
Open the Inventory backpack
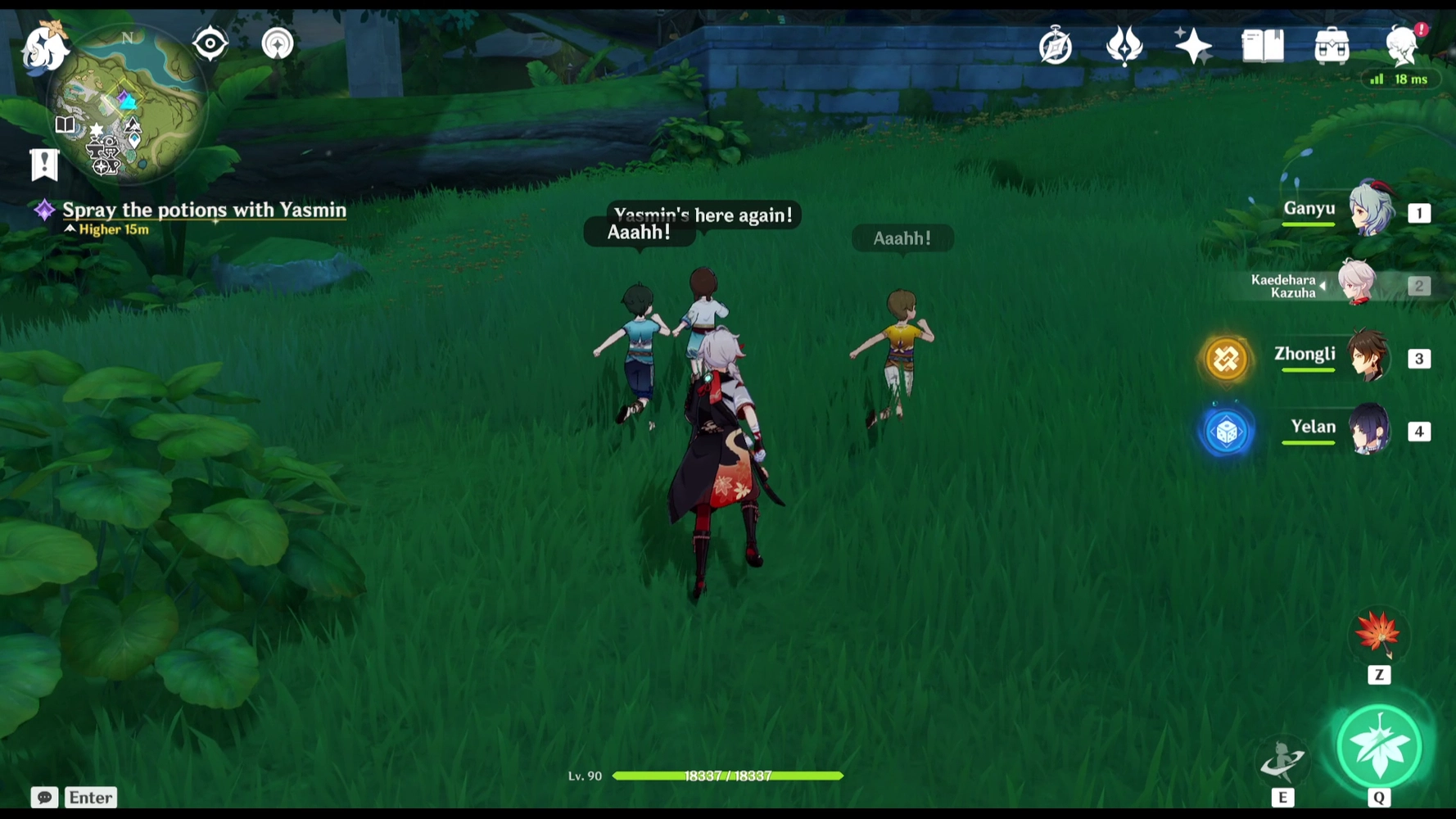1332,46
